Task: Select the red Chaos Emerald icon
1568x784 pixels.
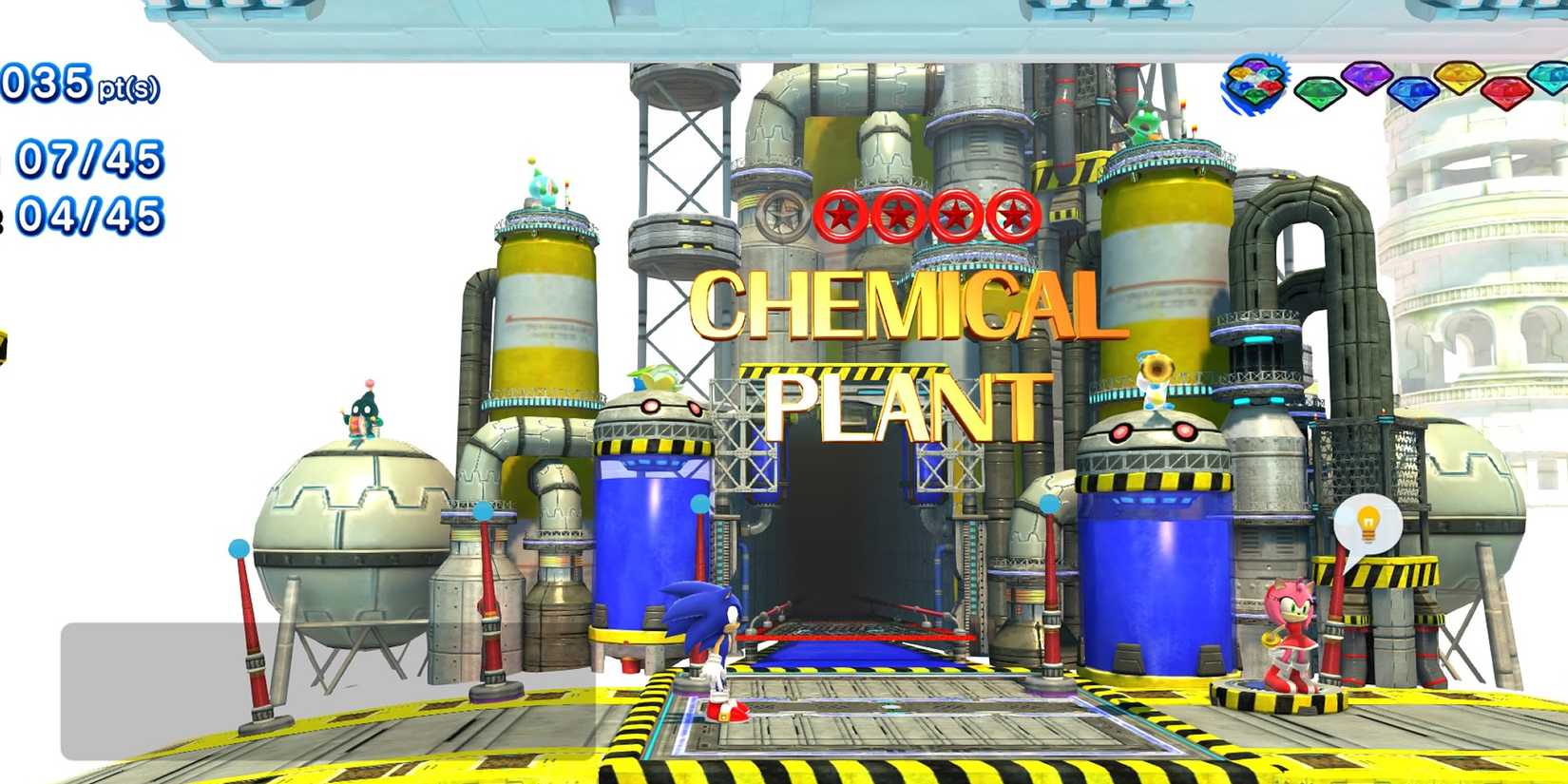Action: coord(1506,92)
